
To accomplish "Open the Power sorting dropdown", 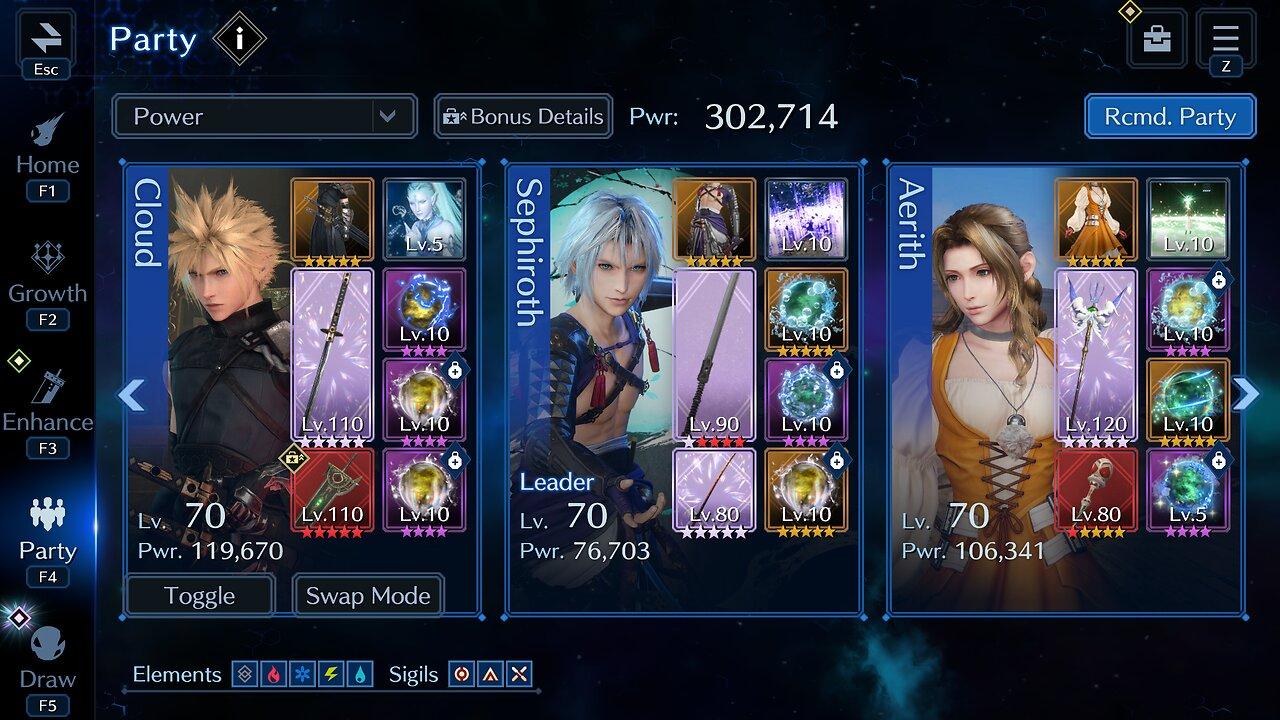I will pyautogui.click(x=265, y=117).
